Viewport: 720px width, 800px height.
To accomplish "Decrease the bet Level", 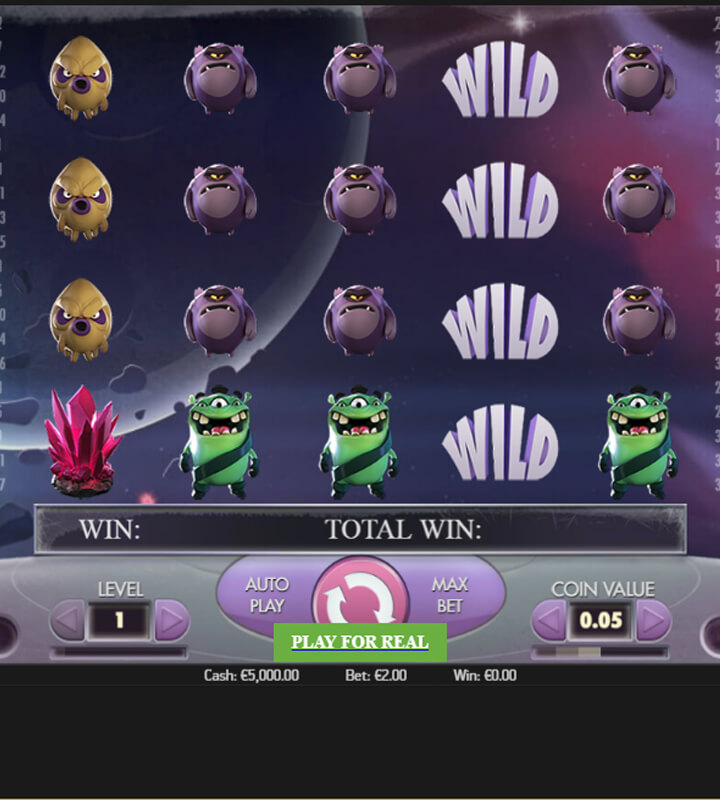I will click(x=68, y=621).
